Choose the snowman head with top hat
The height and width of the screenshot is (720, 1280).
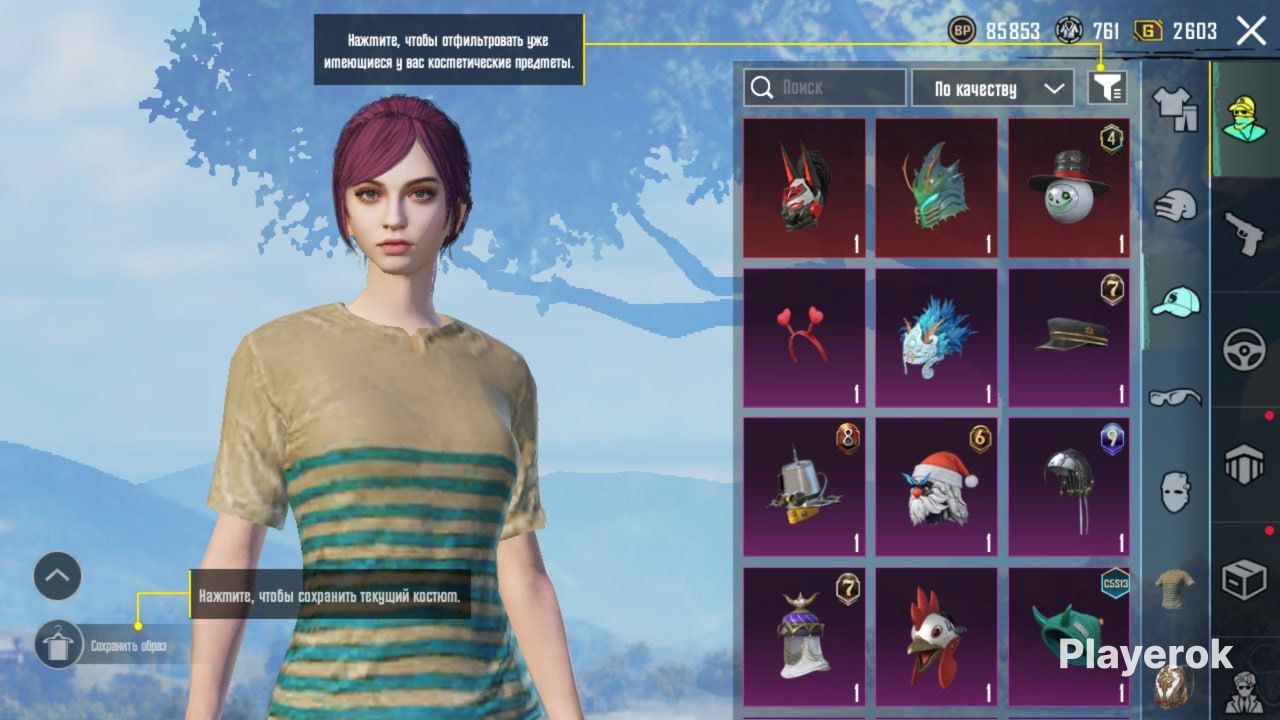tap(1068, 188)
